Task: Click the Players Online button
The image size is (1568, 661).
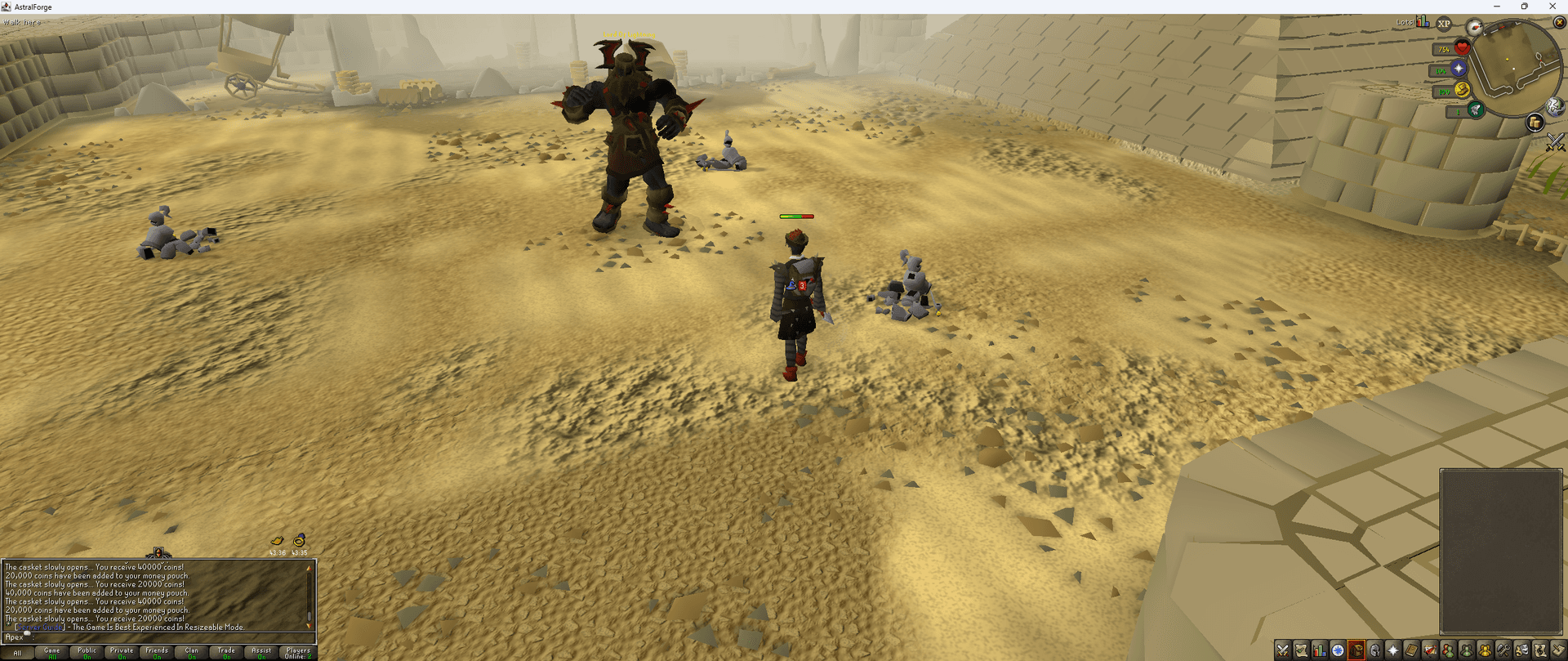Action: pos(296,652)
